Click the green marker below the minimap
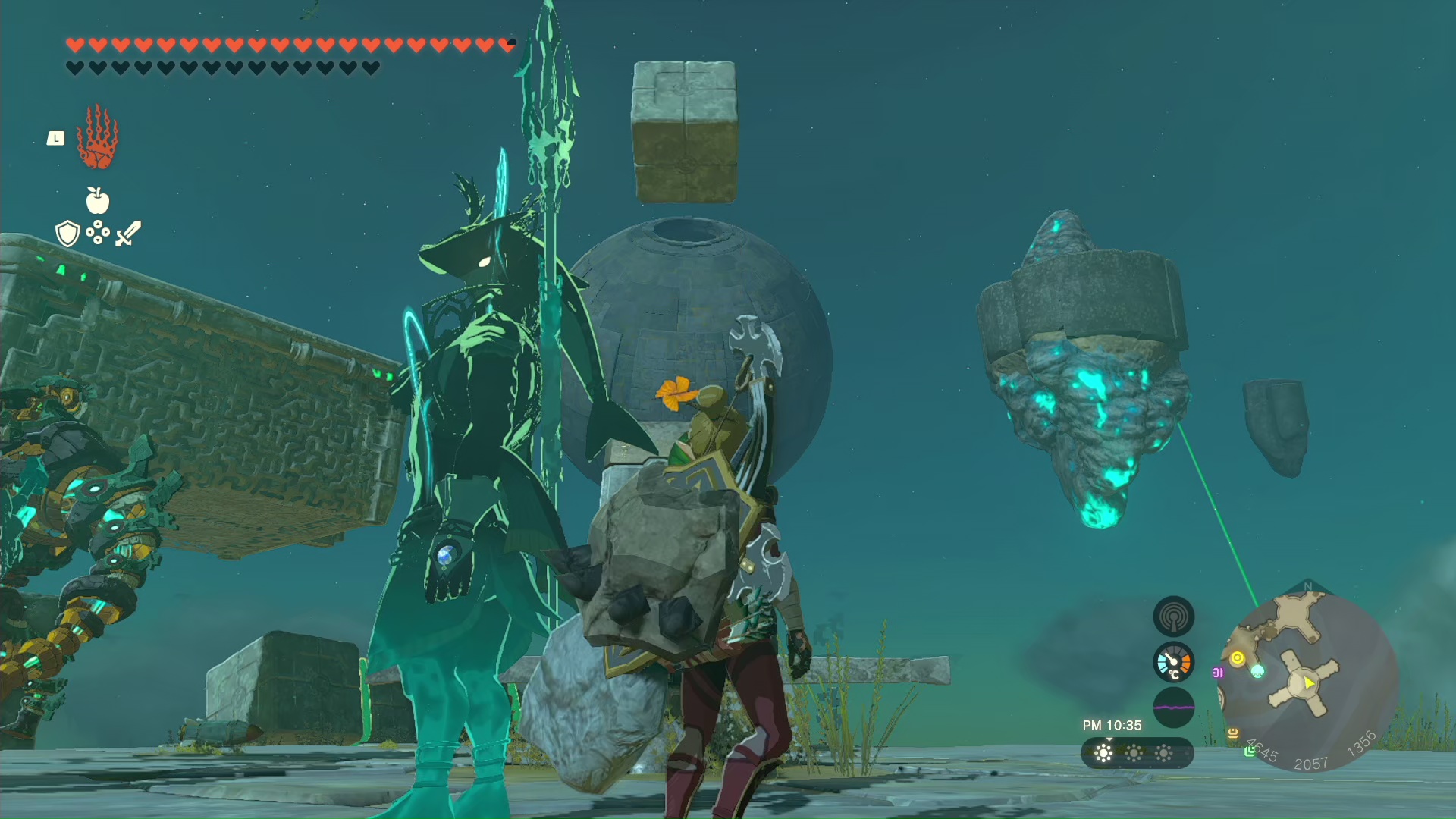Viewport: 1456px width, 819px height. [1249, 751]
